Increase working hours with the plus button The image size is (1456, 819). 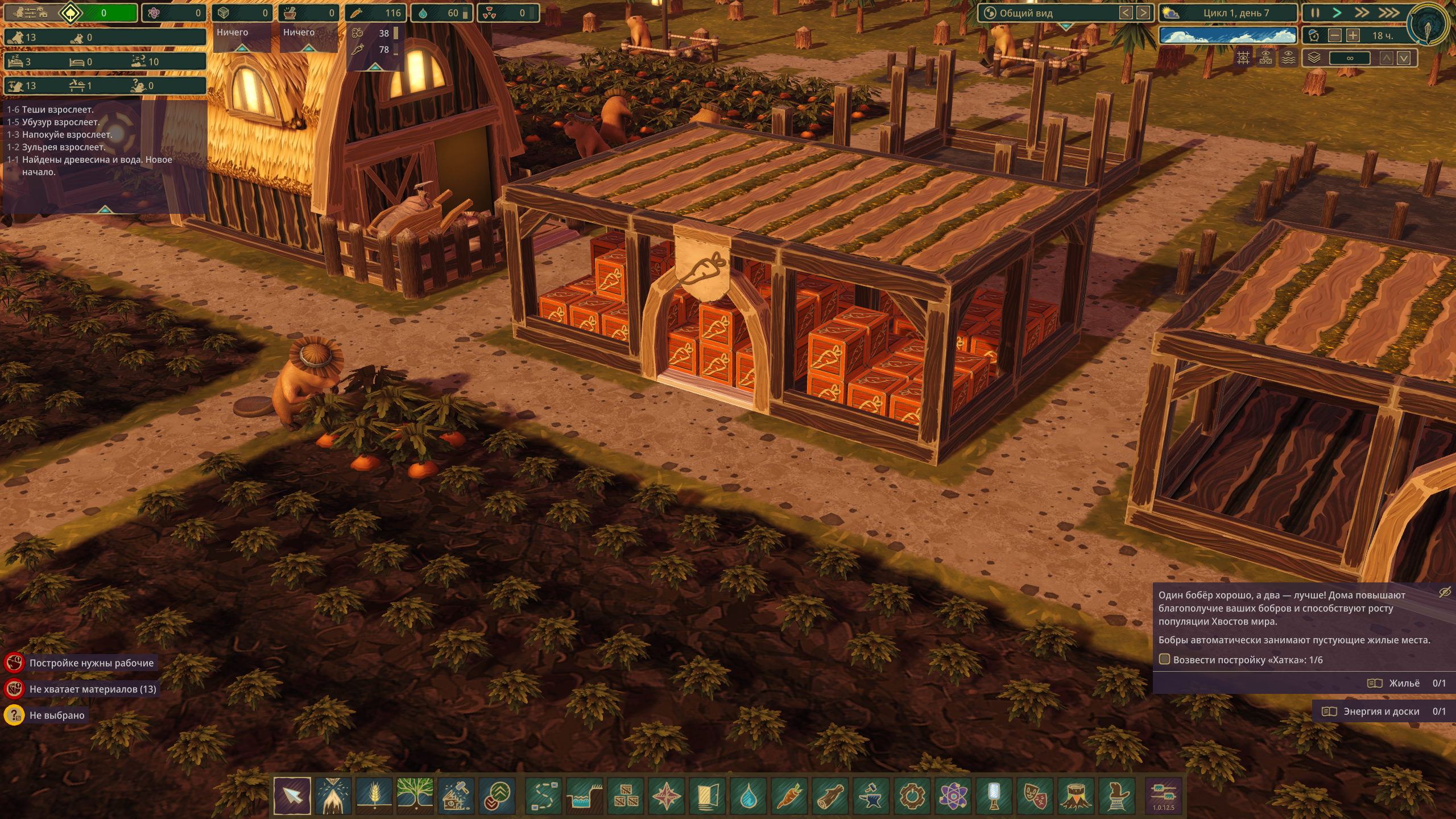(x=1353, y=36)
